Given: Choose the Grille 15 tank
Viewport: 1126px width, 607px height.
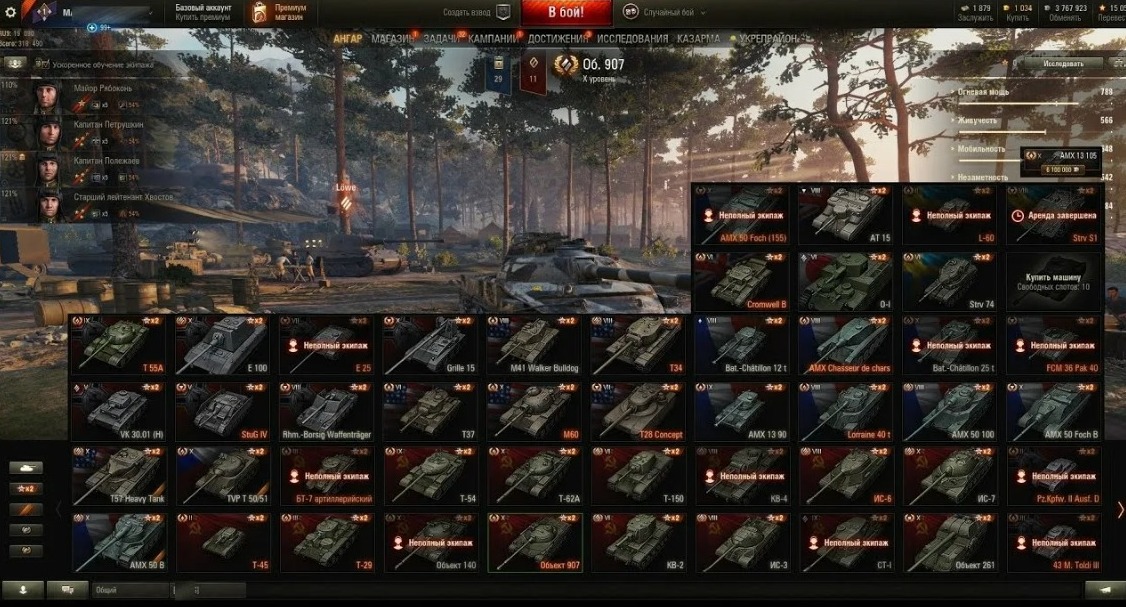Looking at the screenshot, I should pyautogui.click(x=429, y=345).
